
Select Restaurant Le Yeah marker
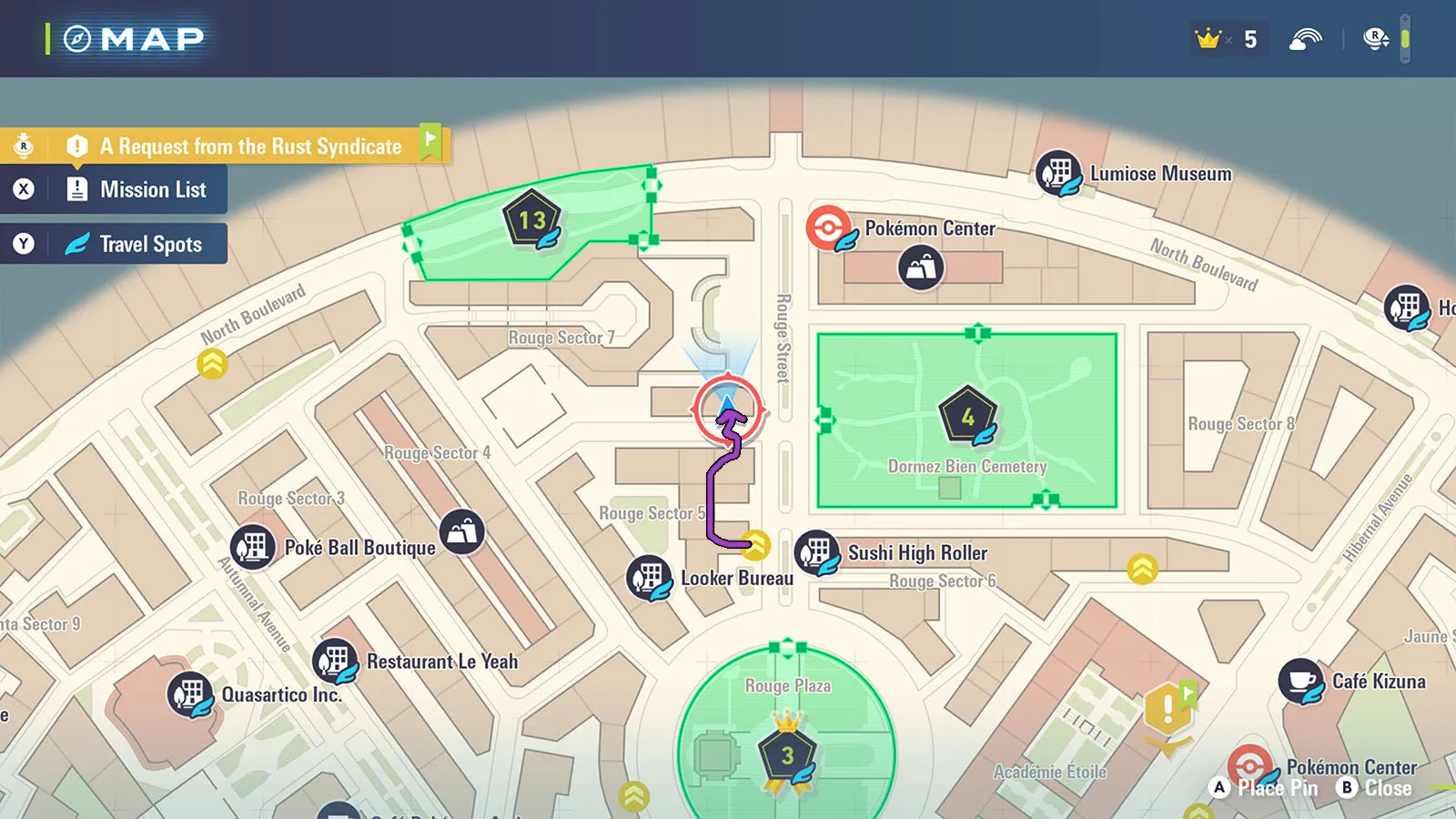[335, 661]
